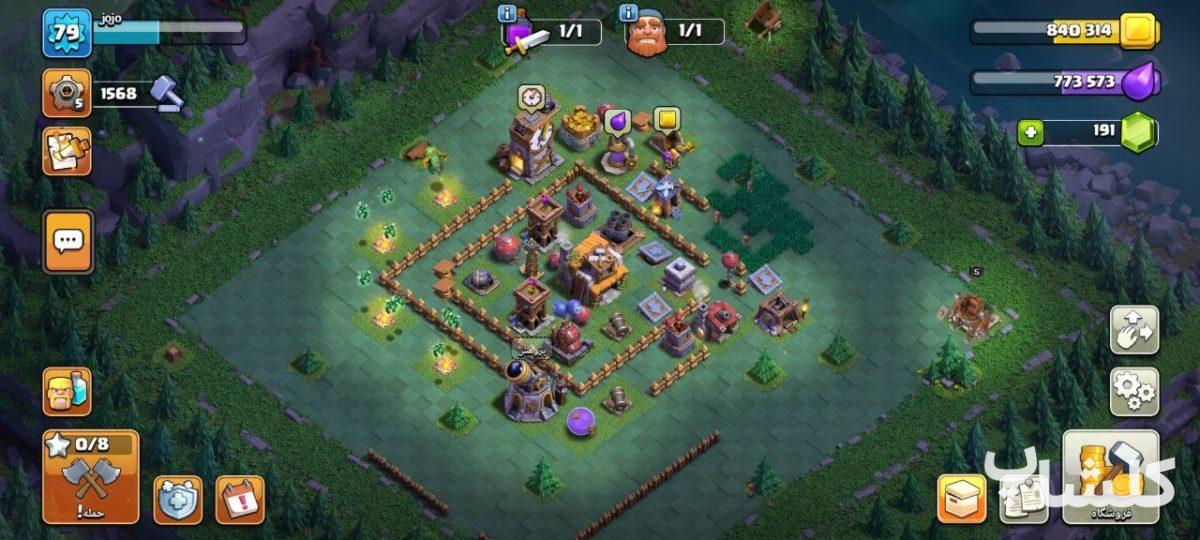Open the Builder Hall trophies button
The image size is (1200, 540).
tap(66, 94)
